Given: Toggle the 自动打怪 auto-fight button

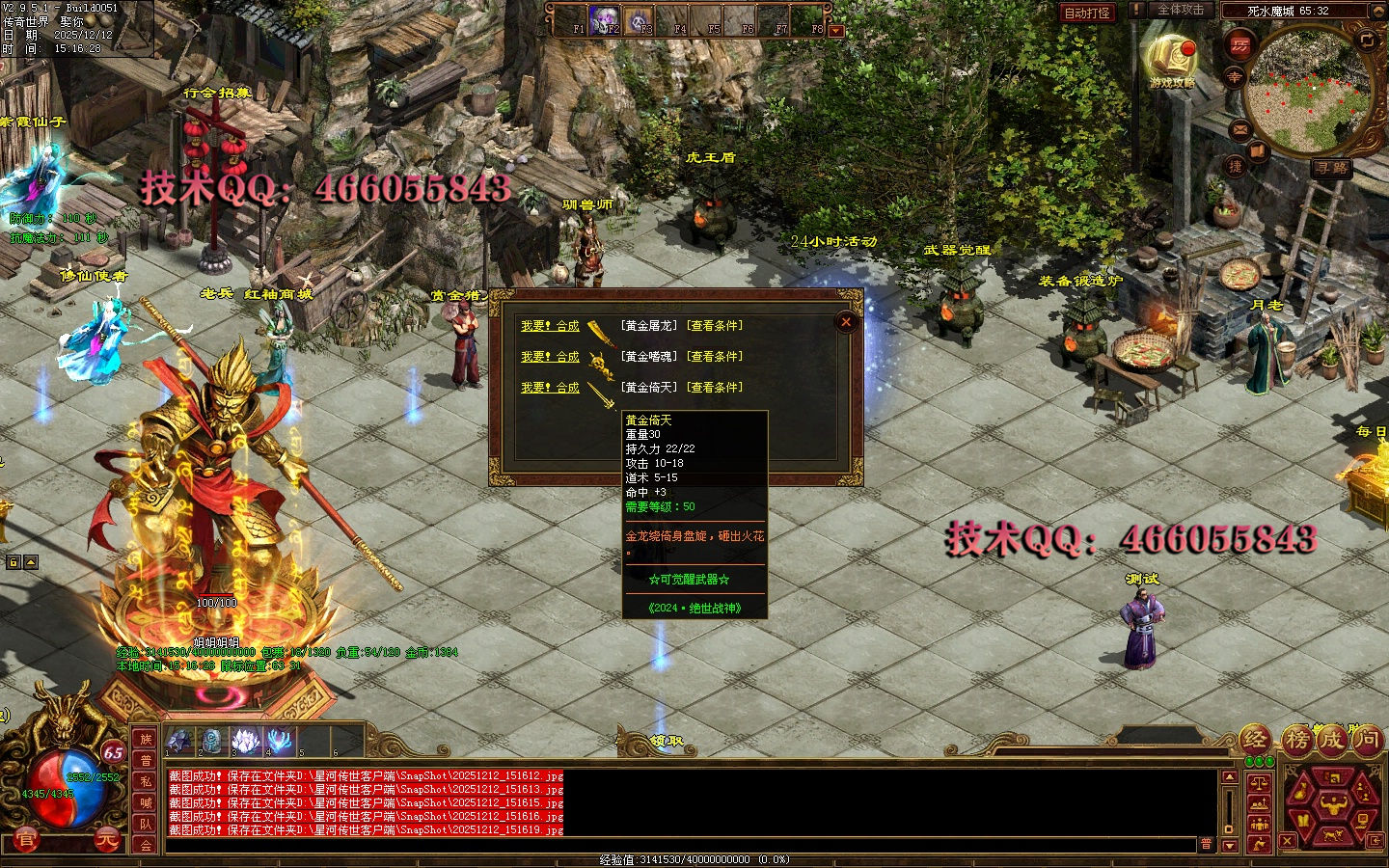Looking at the screenshot, I should (1086, 13).
